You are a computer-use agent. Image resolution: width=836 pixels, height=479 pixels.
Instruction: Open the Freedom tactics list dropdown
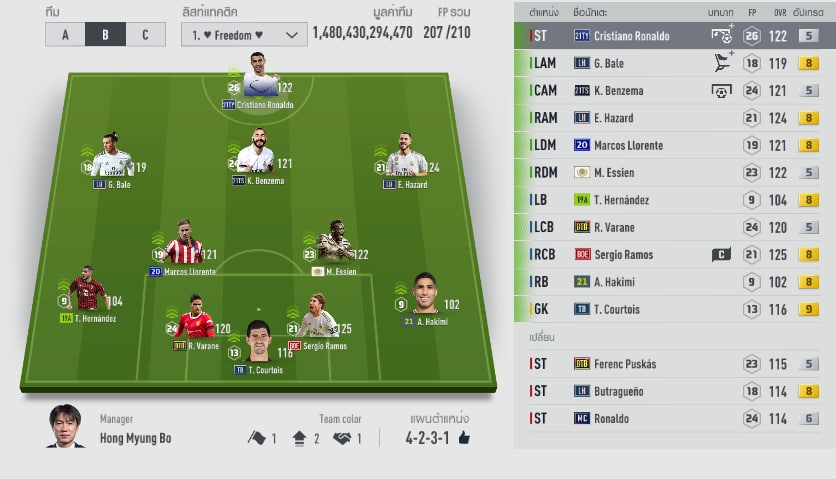pos(244,34)
